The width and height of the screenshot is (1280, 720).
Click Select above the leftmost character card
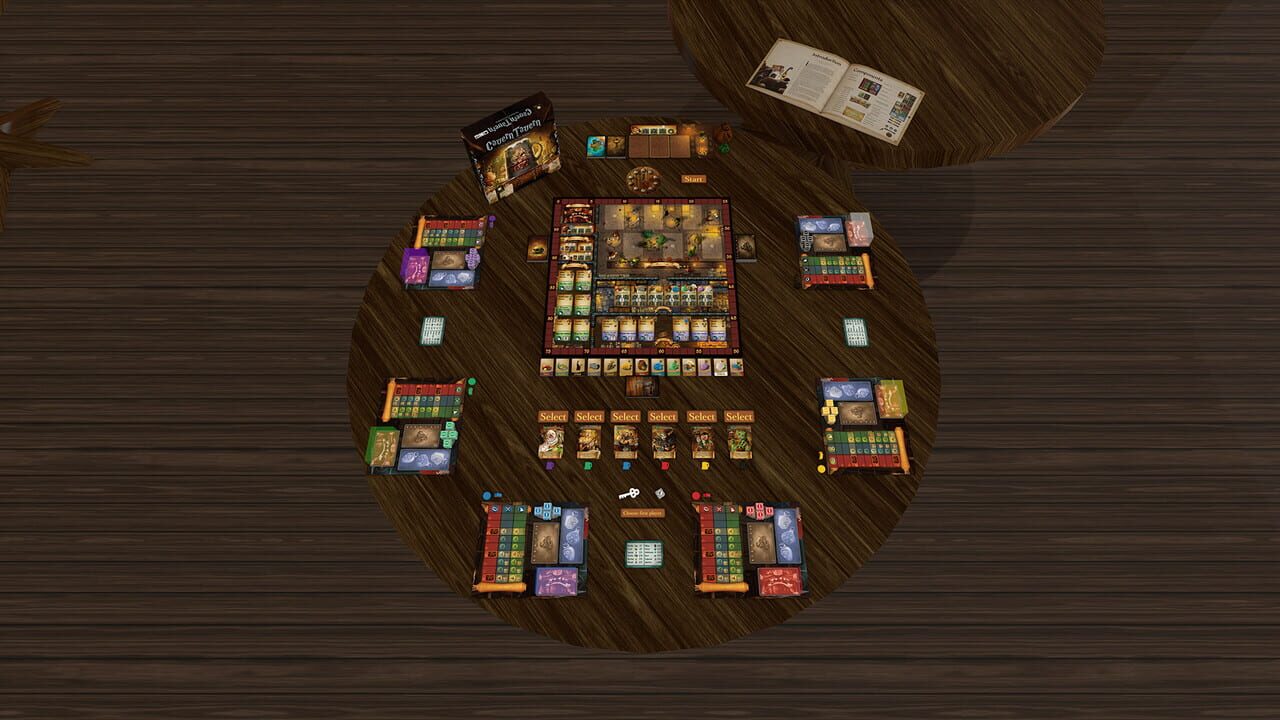[554, 415]
